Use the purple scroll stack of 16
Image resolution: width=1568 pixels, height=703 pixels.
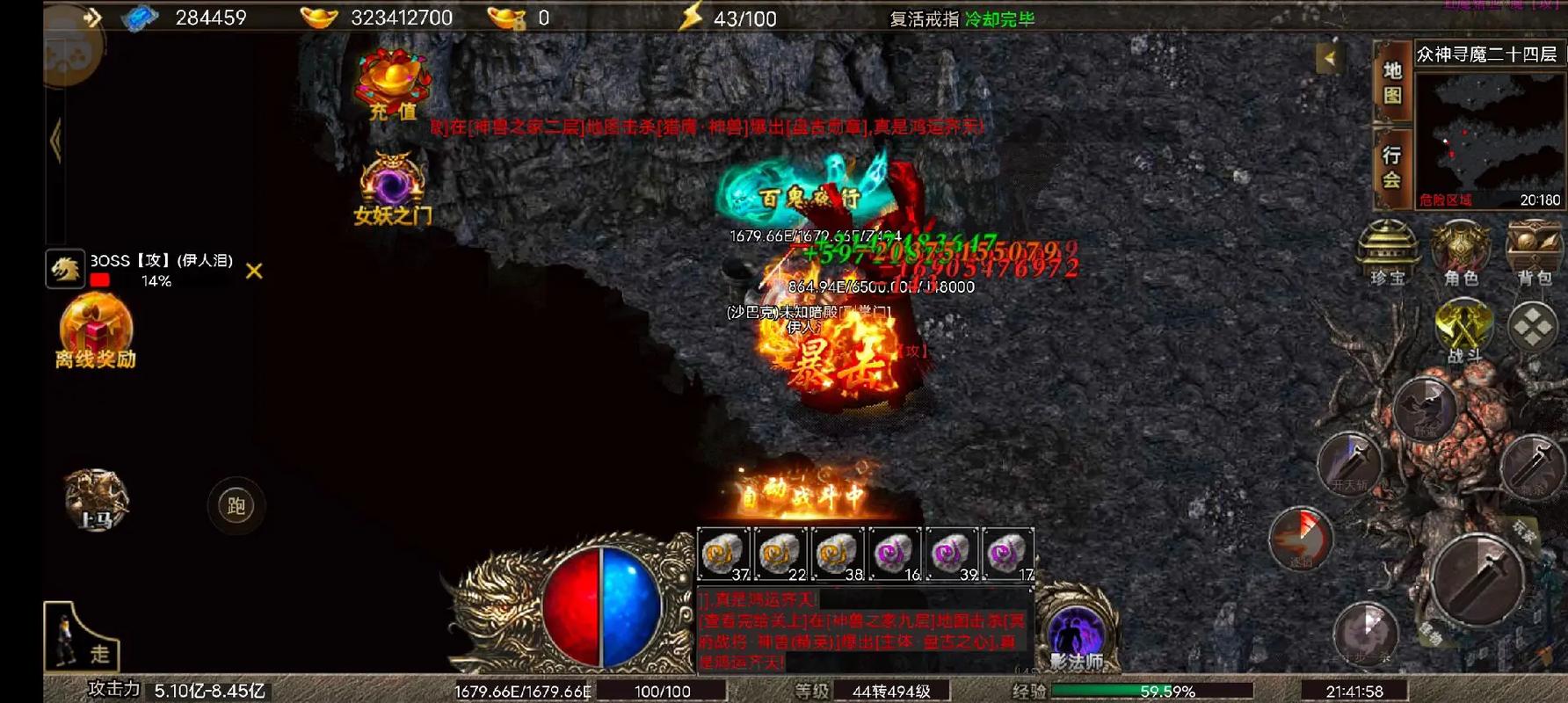point(895,554)
